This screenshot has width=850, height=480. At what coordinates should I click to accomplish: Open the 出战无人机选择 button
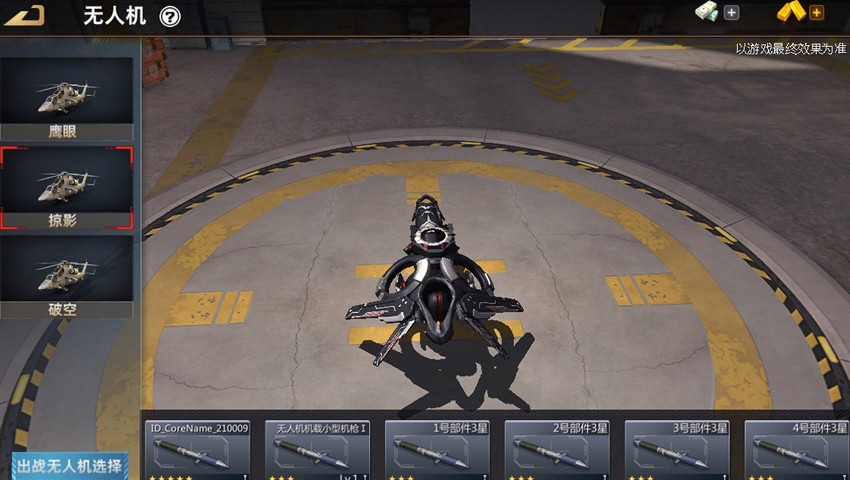coord(70,466)
